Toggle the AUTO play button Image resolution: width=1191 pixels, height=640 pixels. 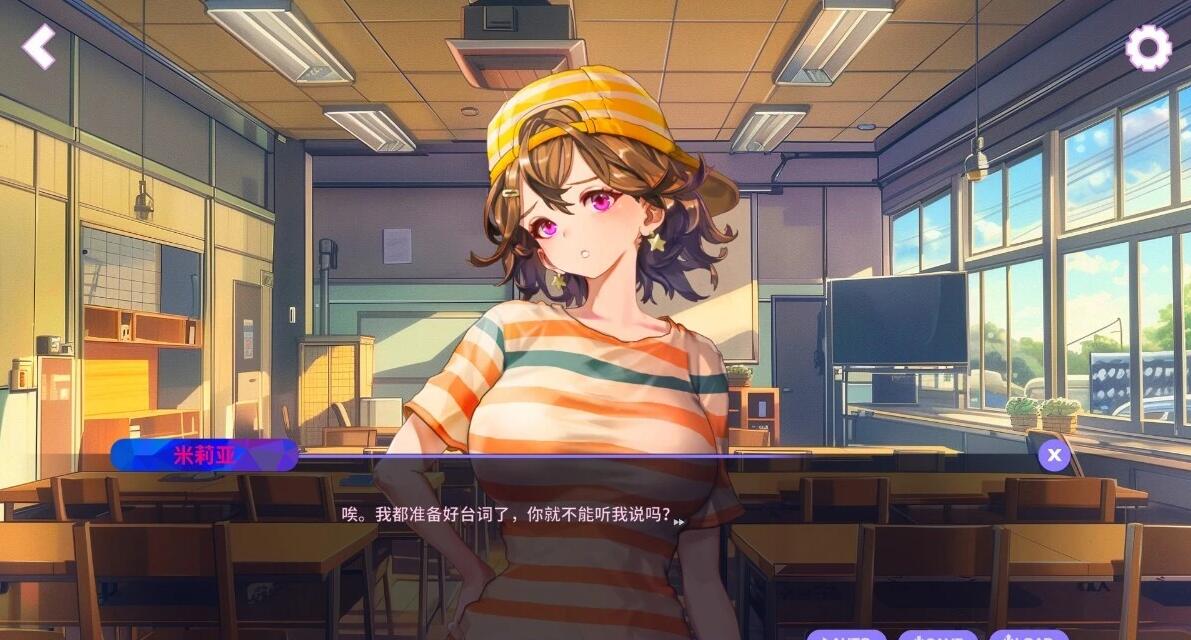[x=846, y=635]
